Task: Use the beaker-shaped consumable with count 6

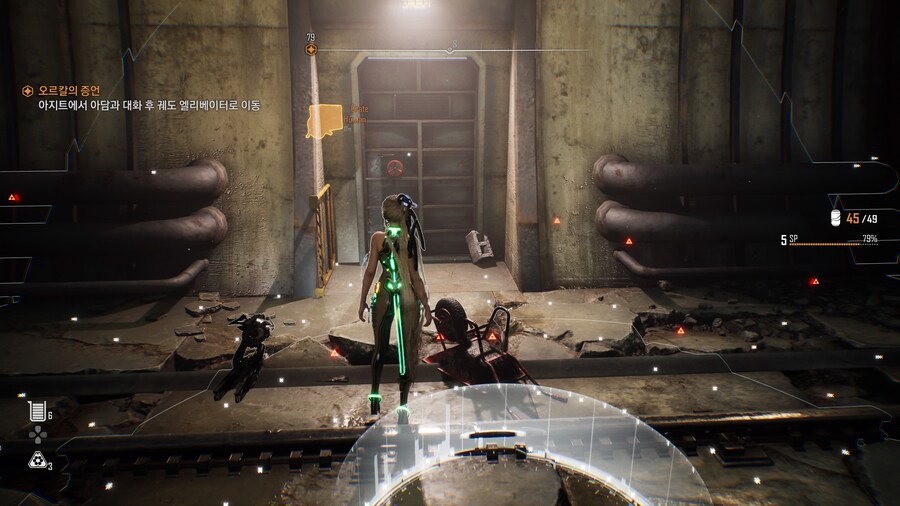Action: tap(37, 410)
